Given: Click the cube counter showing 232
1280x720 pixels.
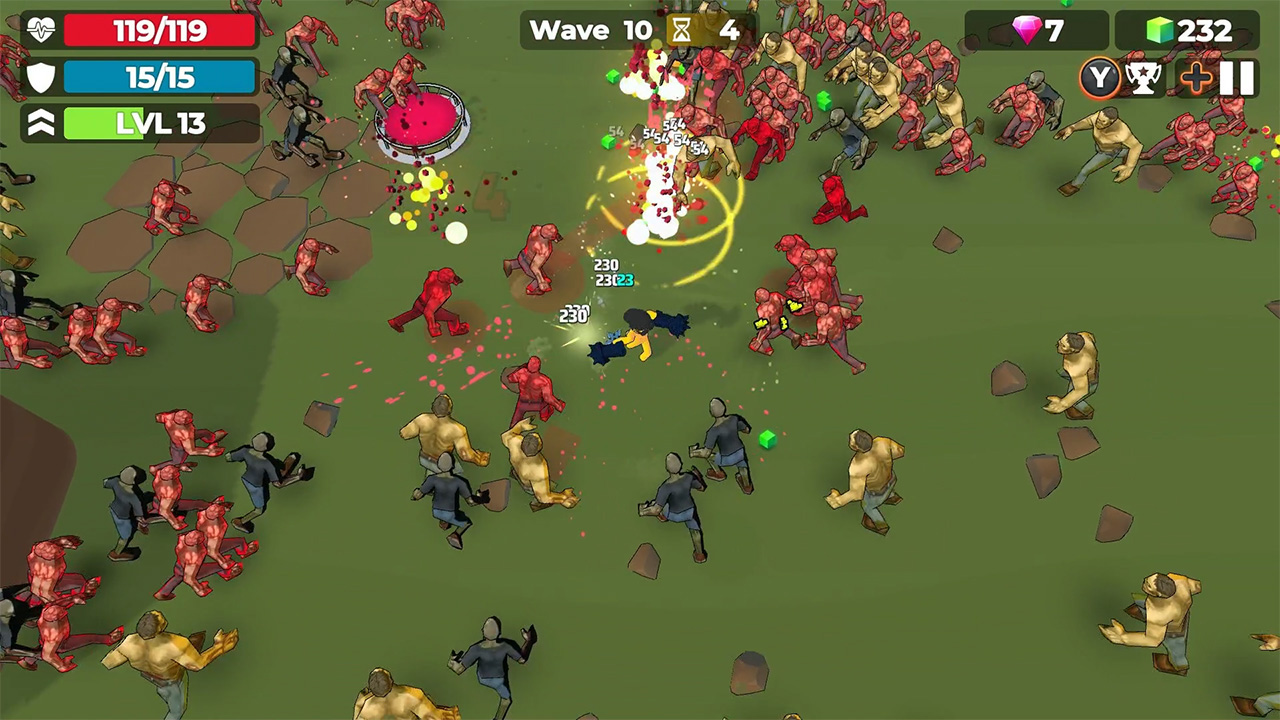Looking at the screenshot, I should click(1206, 30).
